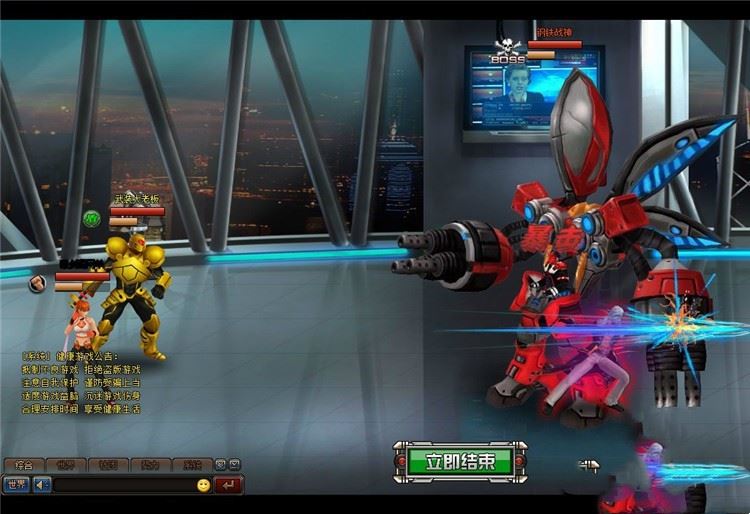750x514 pixels.
Task: Switch to the 综合 chat tab
Action: point(24,465)
